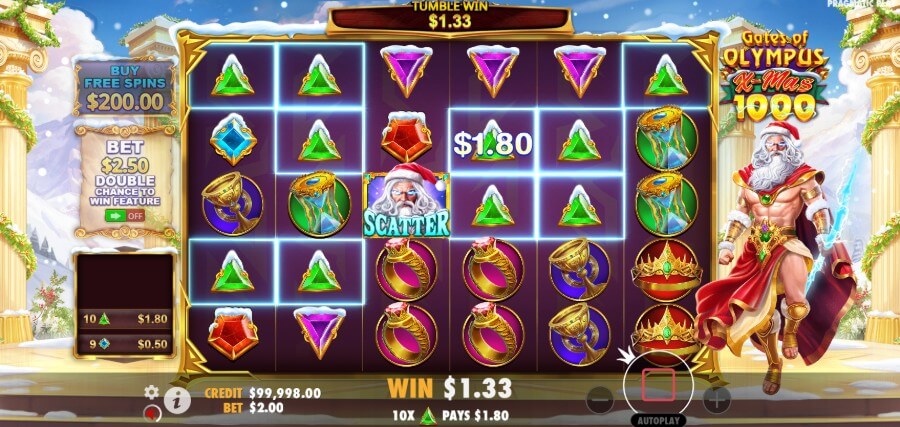
Task: Toggle the red sound button under the gear
Action: pyautogui.click(x=152, y=412)
